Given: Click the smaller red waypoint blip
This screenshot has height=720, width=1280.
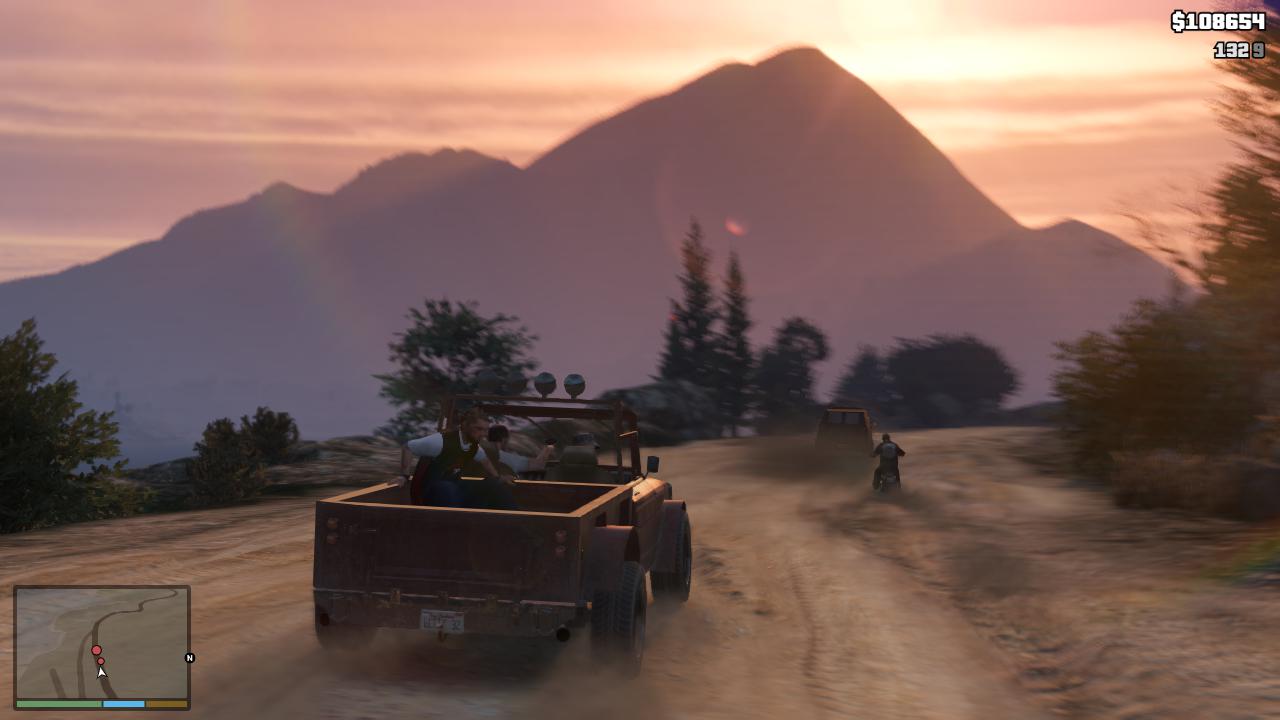Looking at the screenshot, I should [101, 661].
